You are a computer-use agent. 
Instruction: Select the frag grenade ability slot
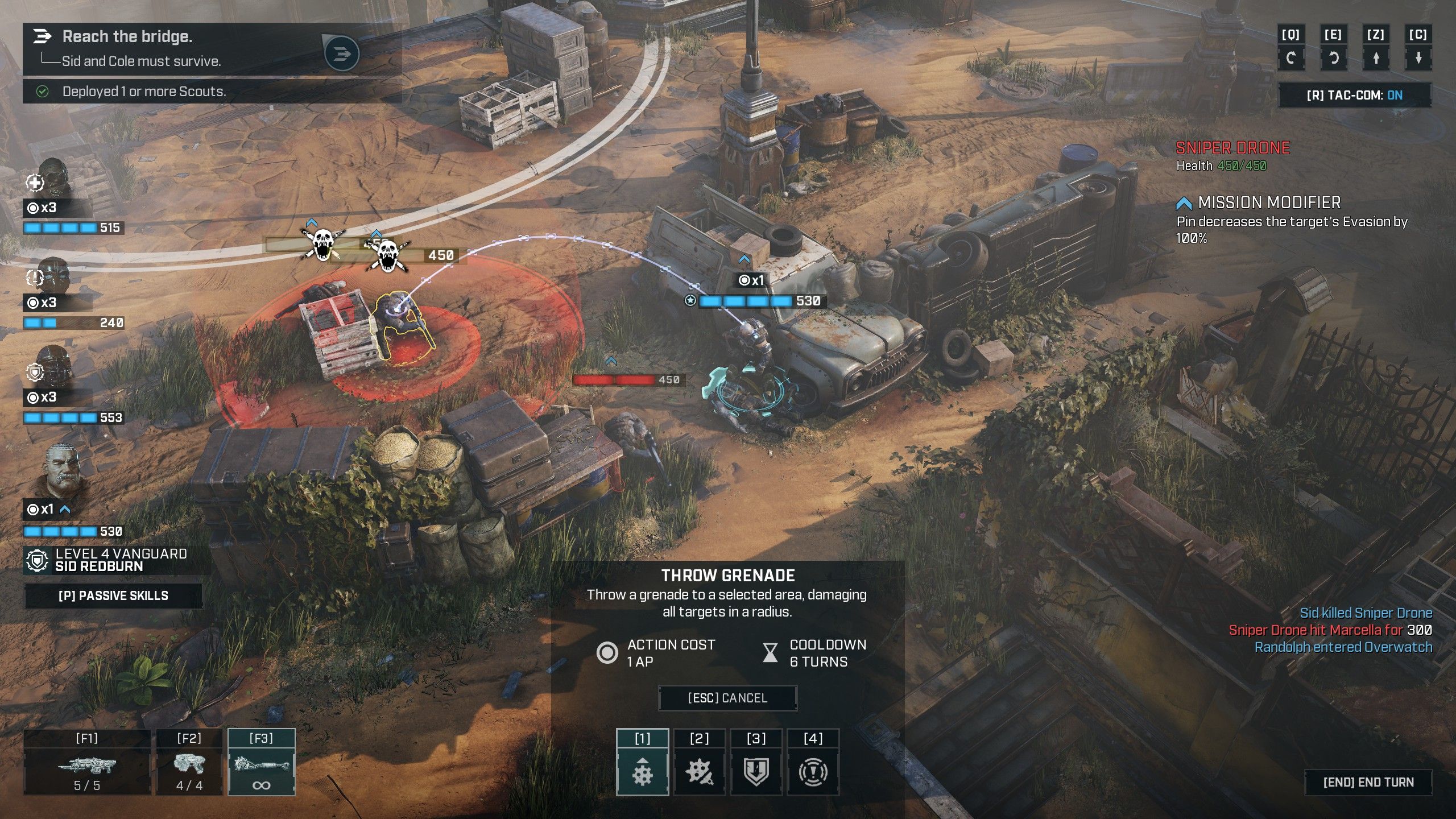coord(642,771)
